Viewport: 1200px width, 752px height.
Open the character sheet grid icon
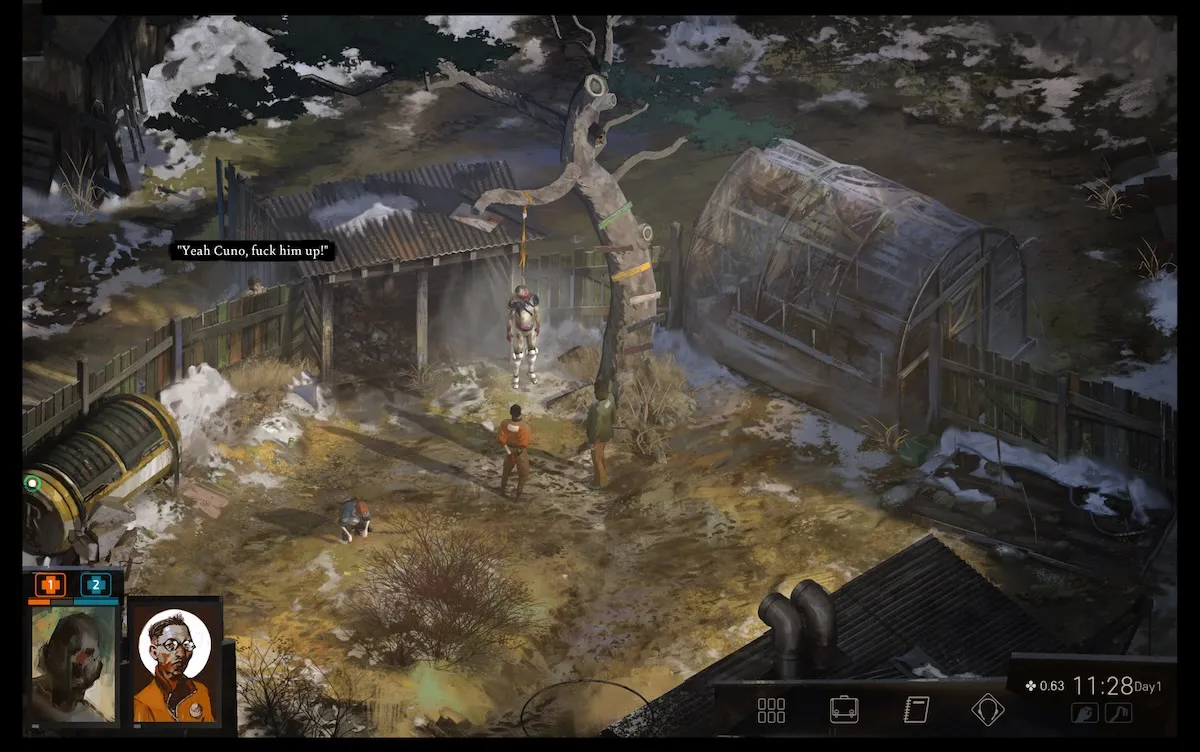pyautogui.click(x=771, y=710)
